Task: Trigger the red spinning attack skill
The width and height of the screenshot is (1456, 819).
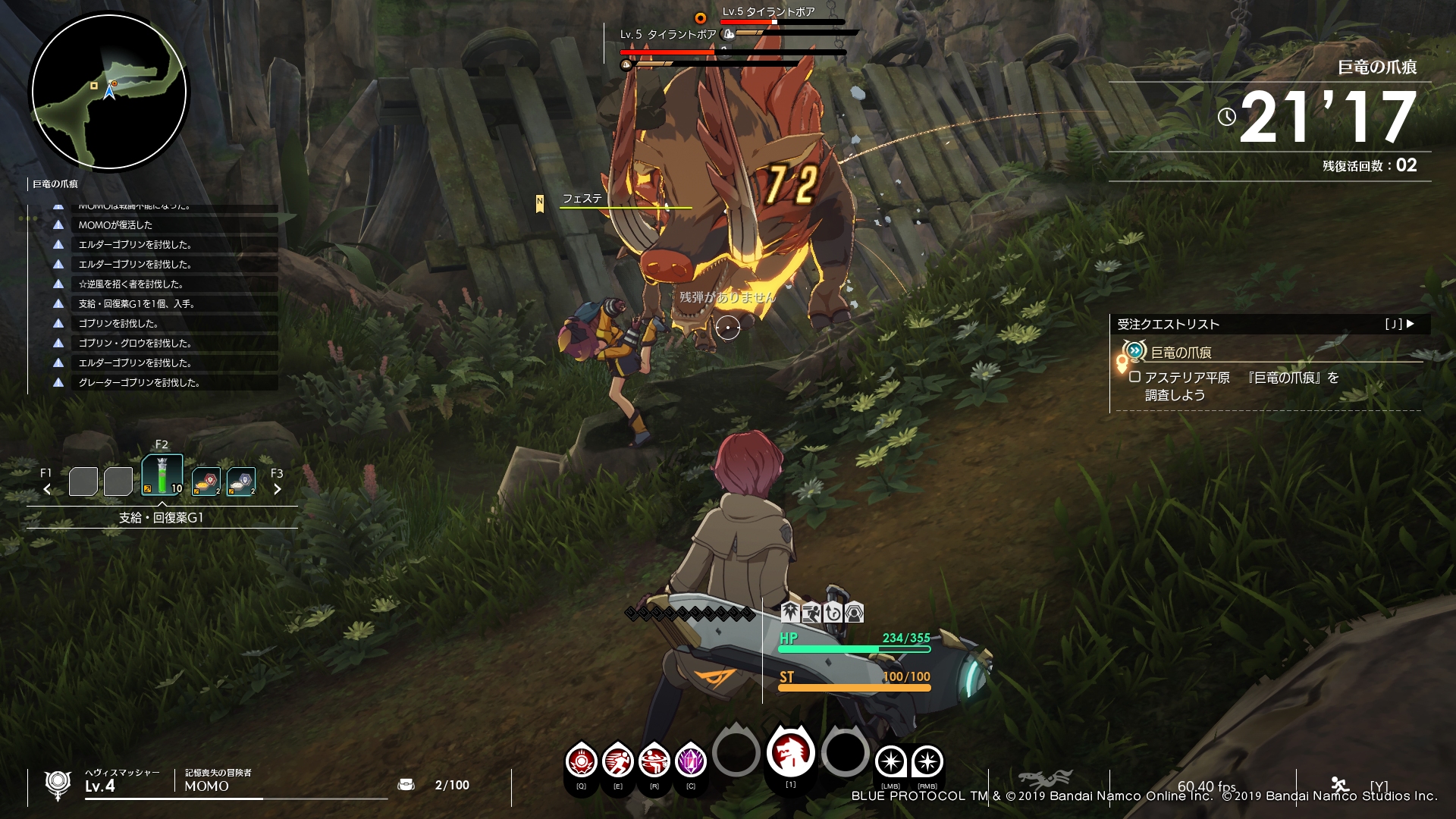Action: coord(654,761)
